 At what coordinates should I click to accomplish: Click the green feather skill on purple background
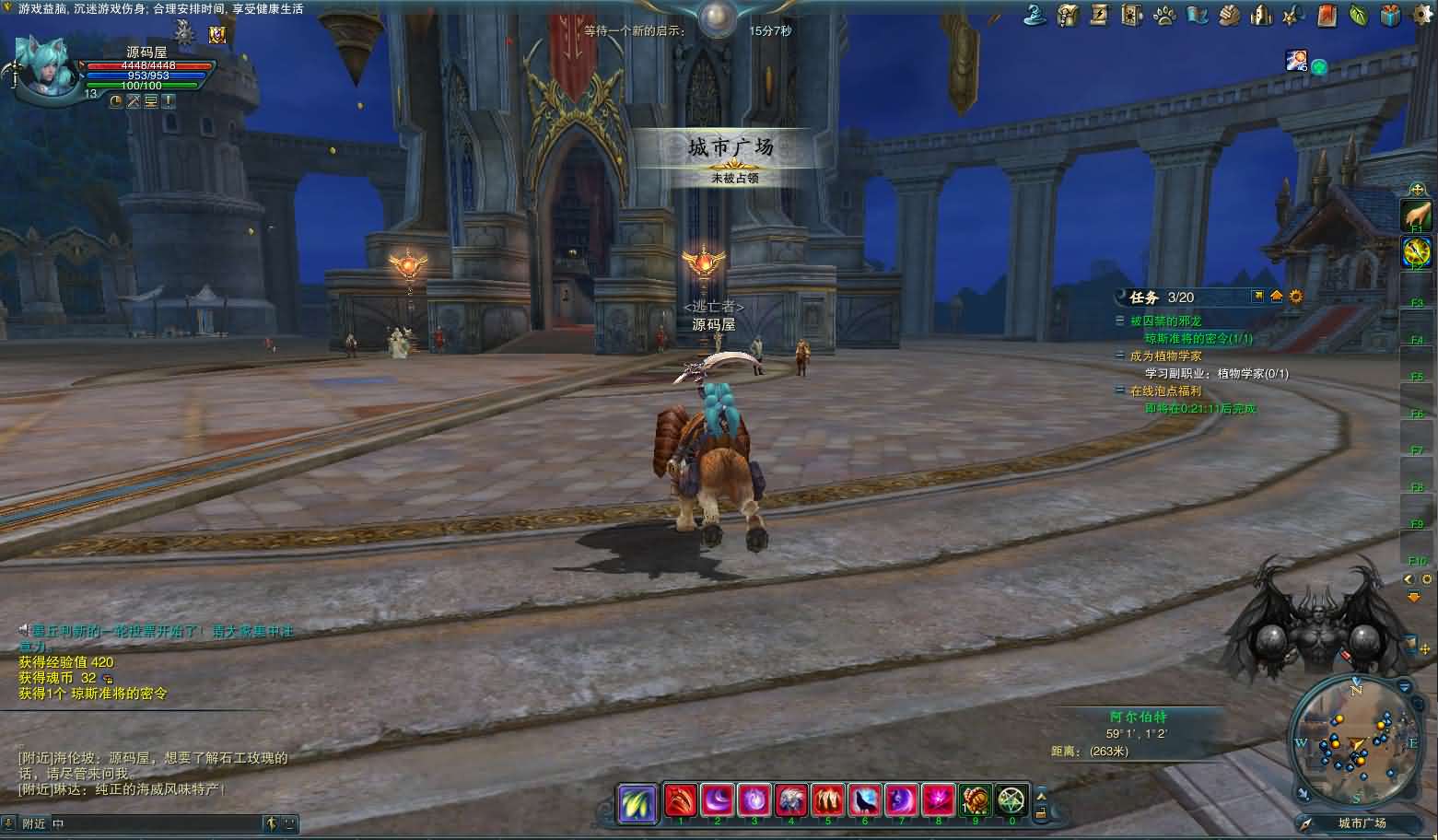[x=637, y=801]
